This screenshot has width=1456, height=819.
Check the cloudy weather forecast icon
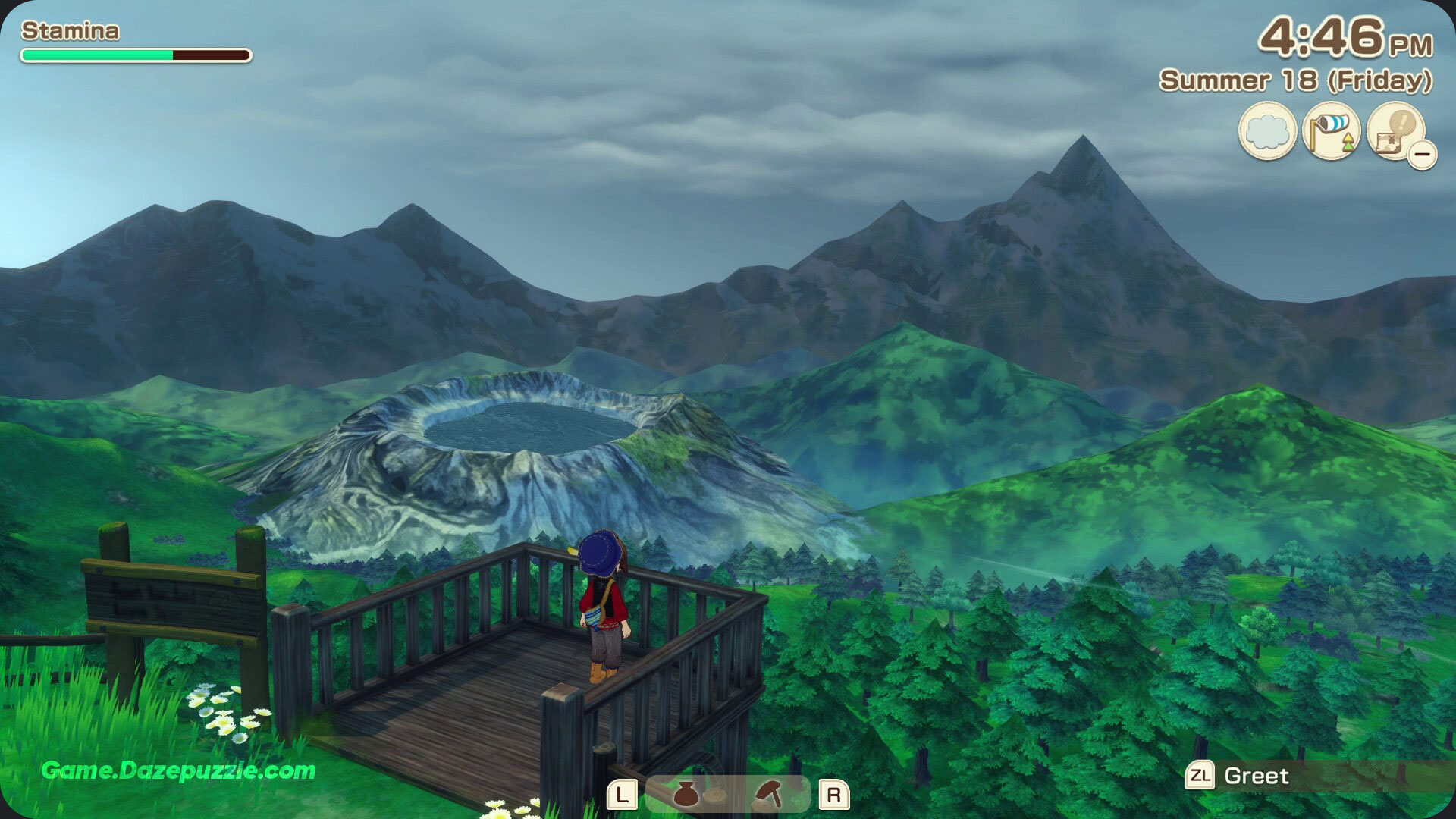pyautogui.click(x=1267, y=131)
